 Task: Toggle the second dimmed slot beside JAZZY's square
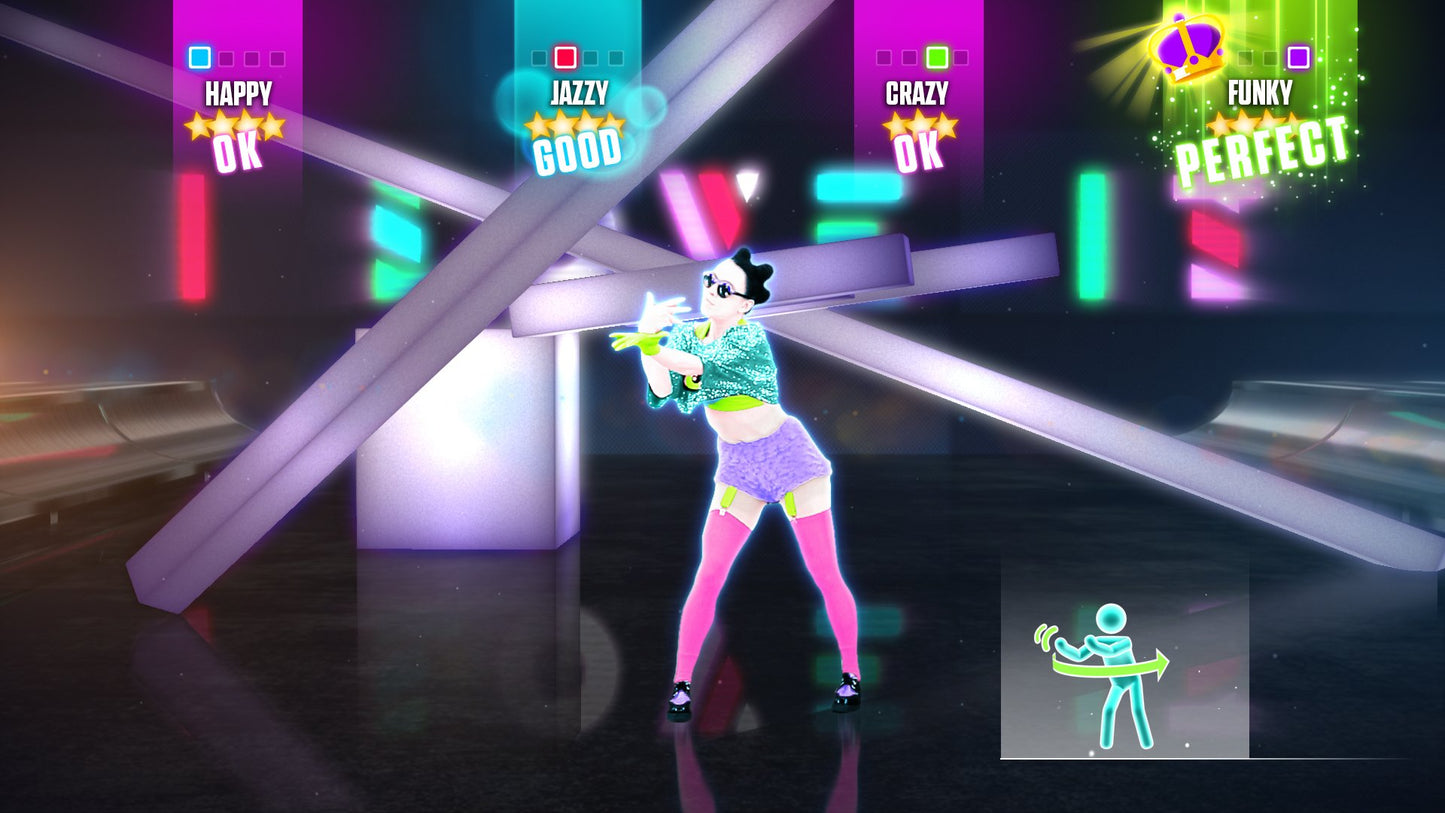(x=590, y=57)
